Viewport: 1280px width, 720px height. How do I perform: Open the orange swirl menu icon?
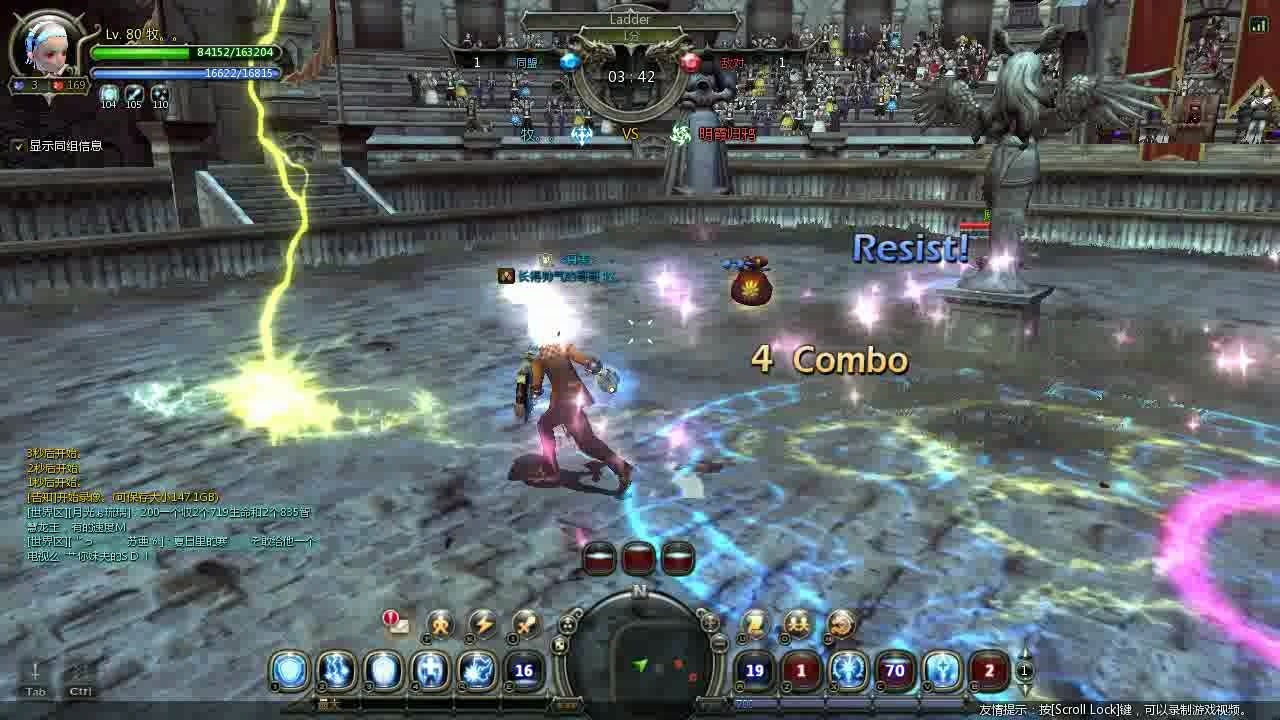click(x=841, y=625)
